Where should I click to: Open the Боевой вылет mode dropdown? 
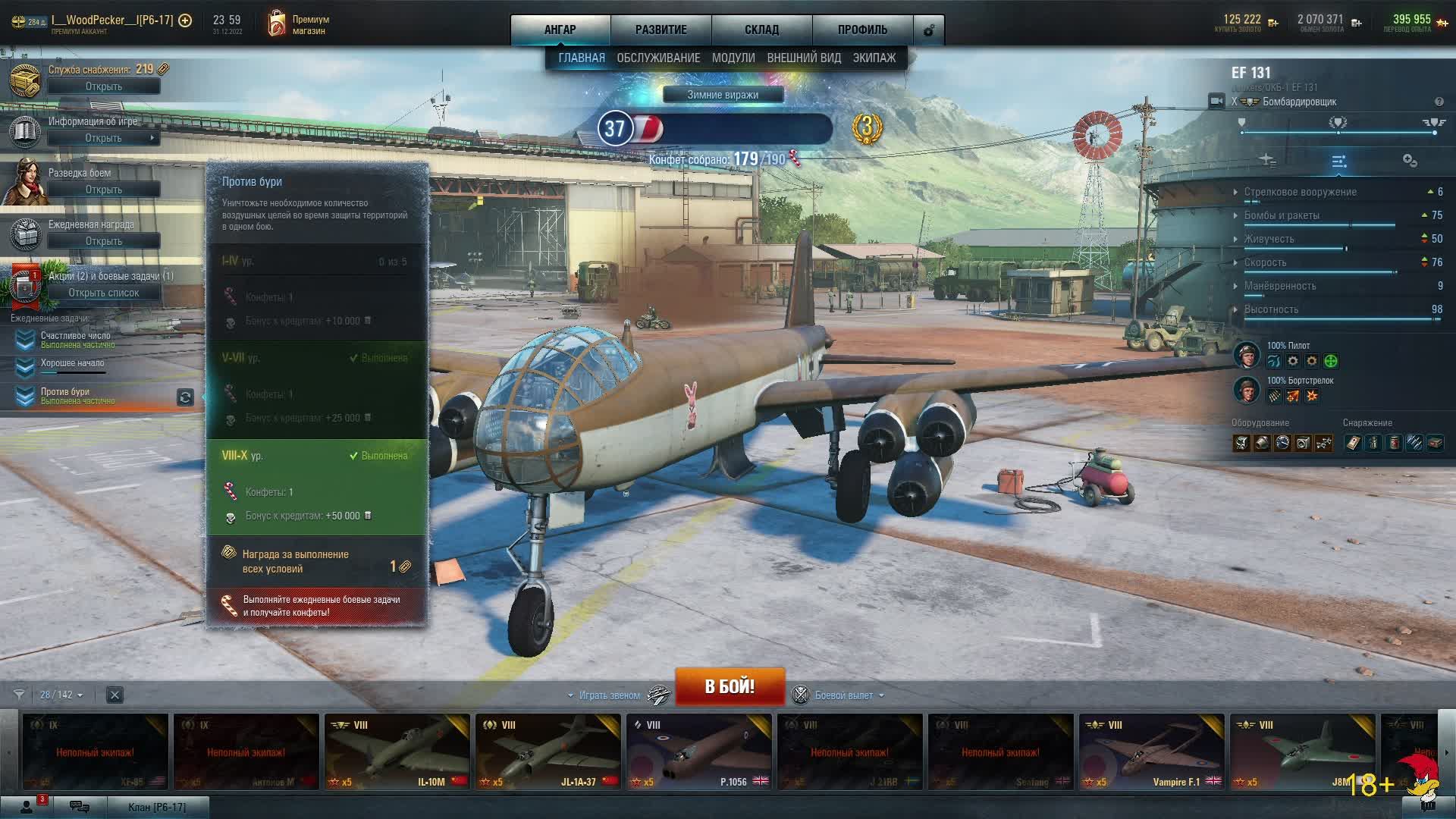point(849,695)
